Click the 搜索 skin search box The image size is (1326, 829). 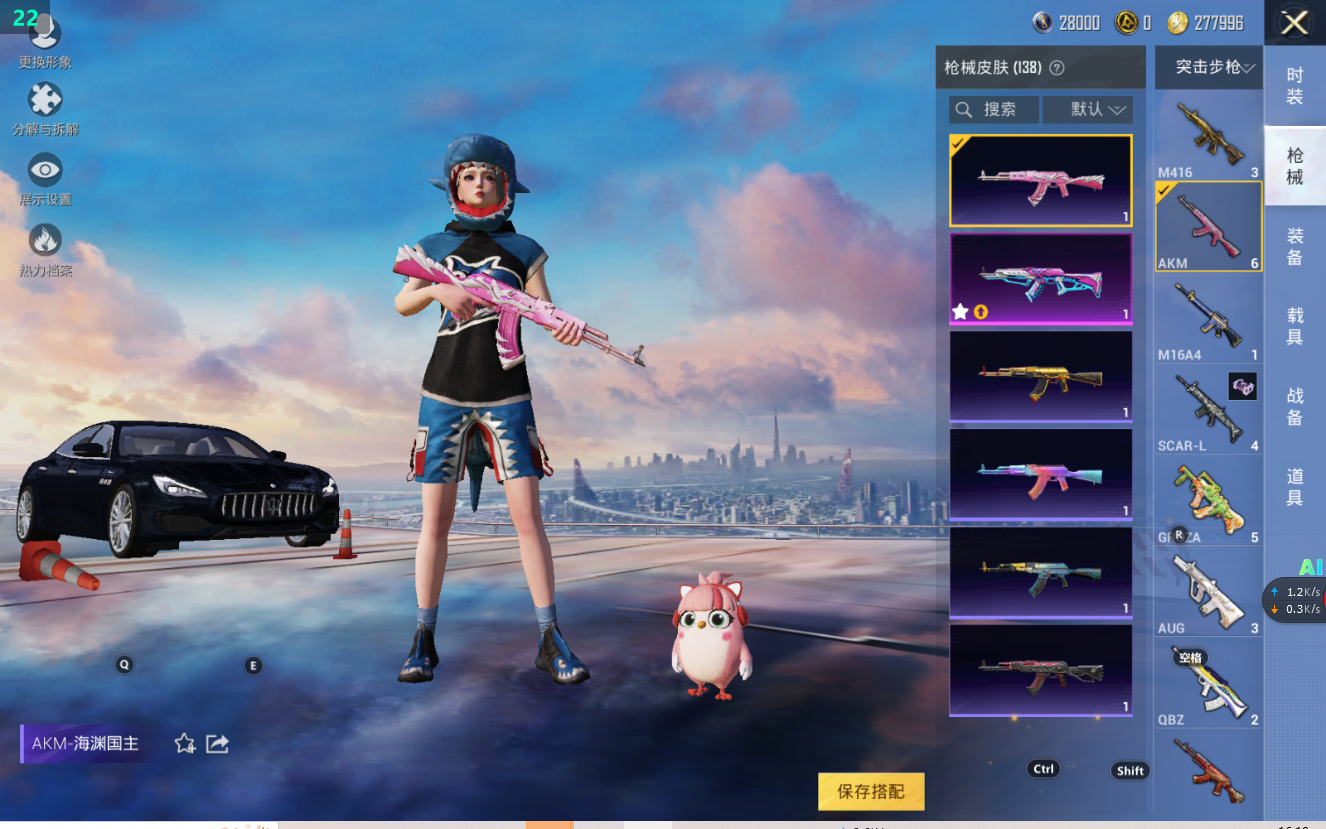click(x=994, y=109)
